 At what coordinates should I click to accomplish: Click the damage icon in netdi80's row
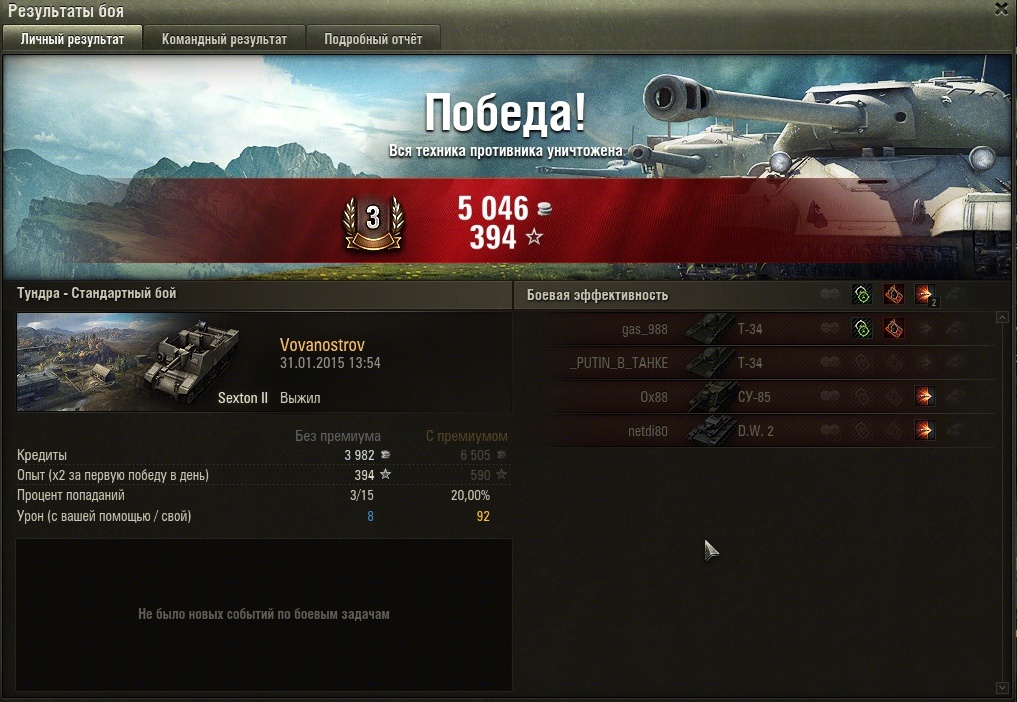point(925,431)
